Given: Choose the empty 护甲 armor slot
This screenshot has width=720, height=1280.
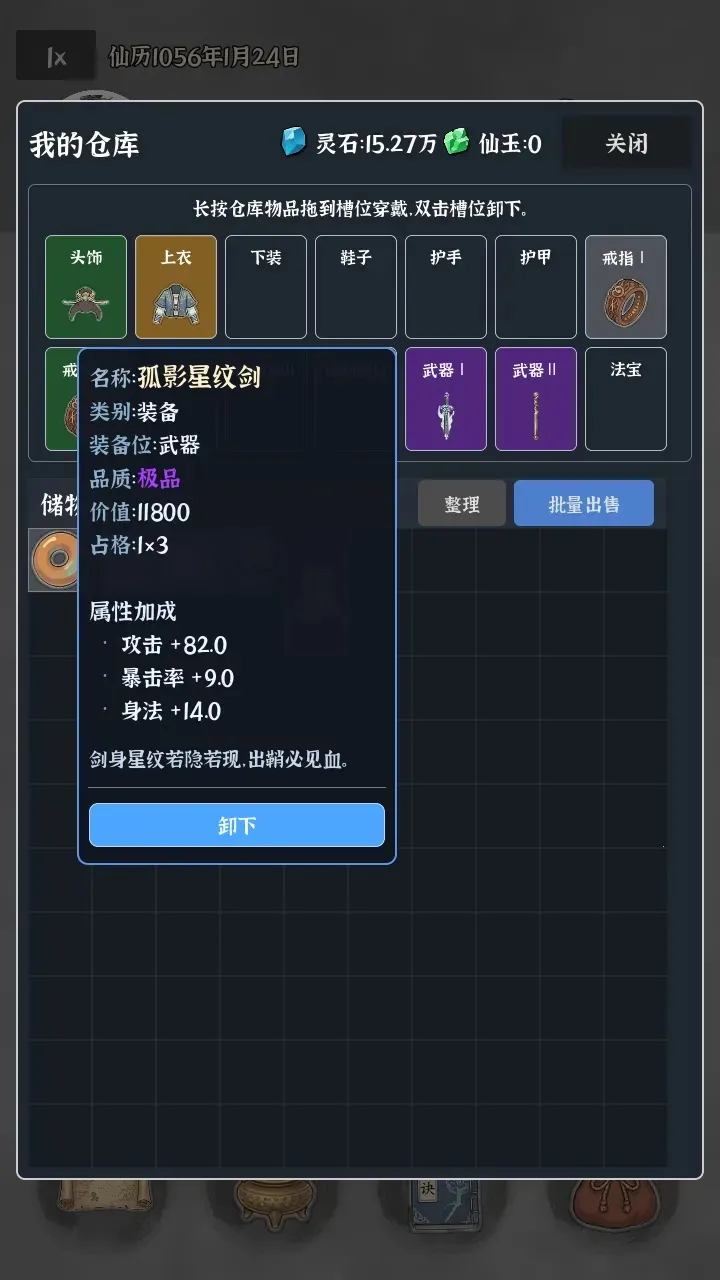Looking at the screenshot, I should 536,287.
